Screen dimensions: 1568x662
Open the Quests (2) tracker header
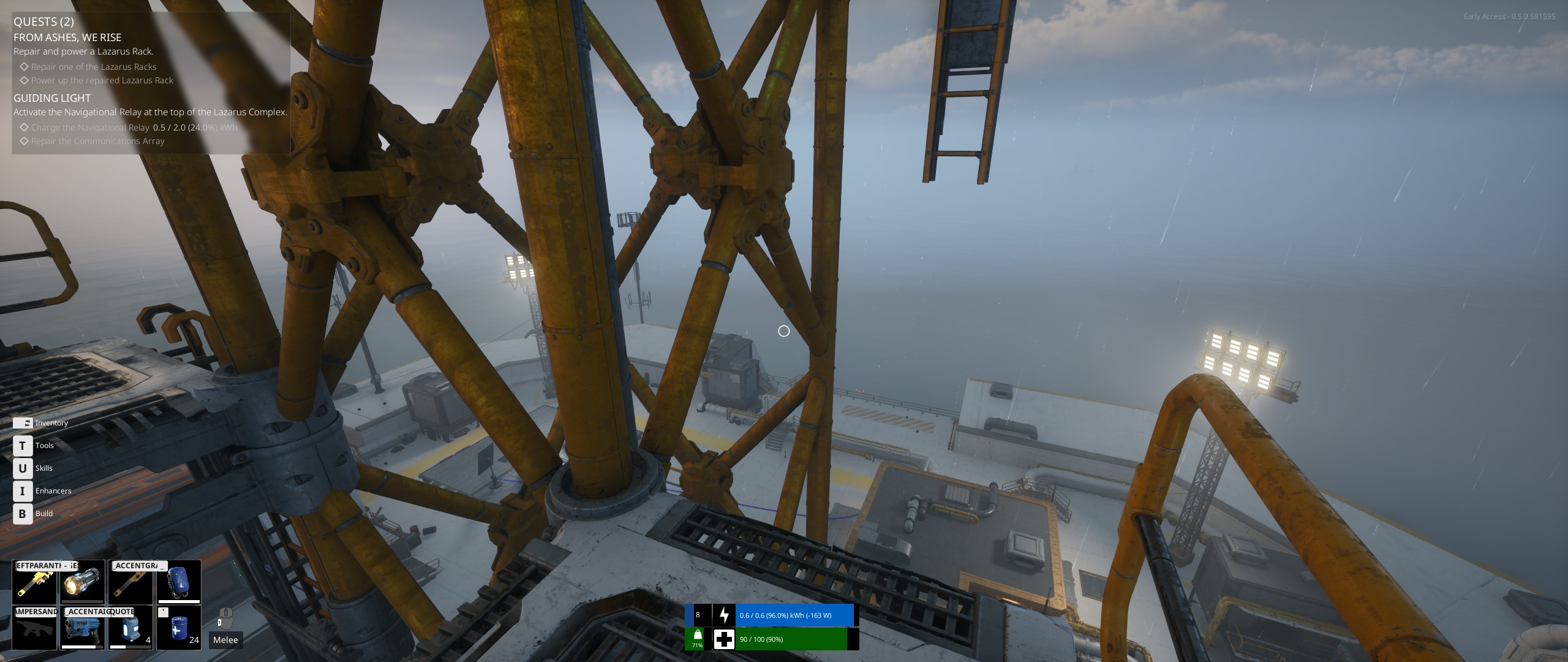click(x=43, y=21)
